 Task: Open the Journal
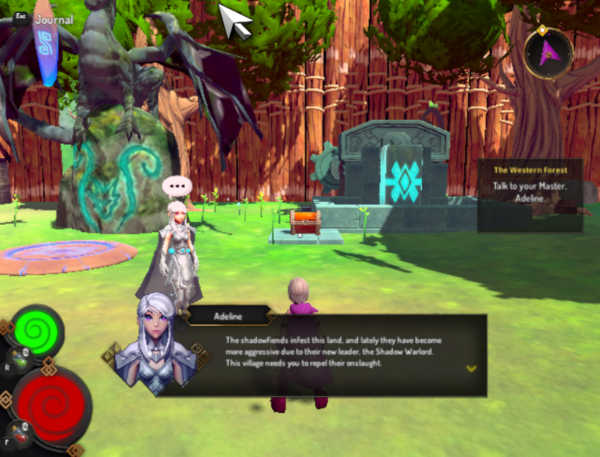[x=50, y=18]
